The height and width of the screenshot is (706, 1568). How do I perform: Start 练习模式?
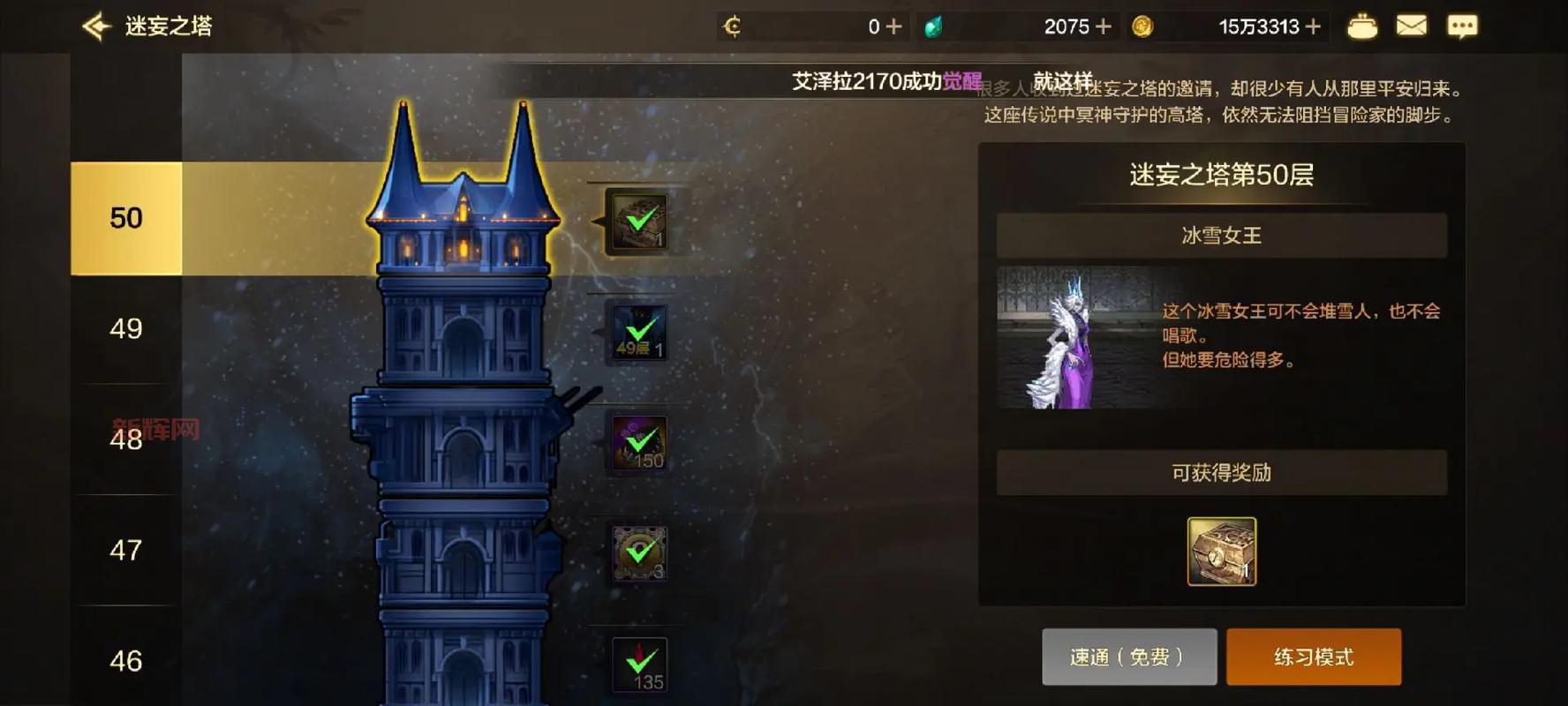(1314, 657)
